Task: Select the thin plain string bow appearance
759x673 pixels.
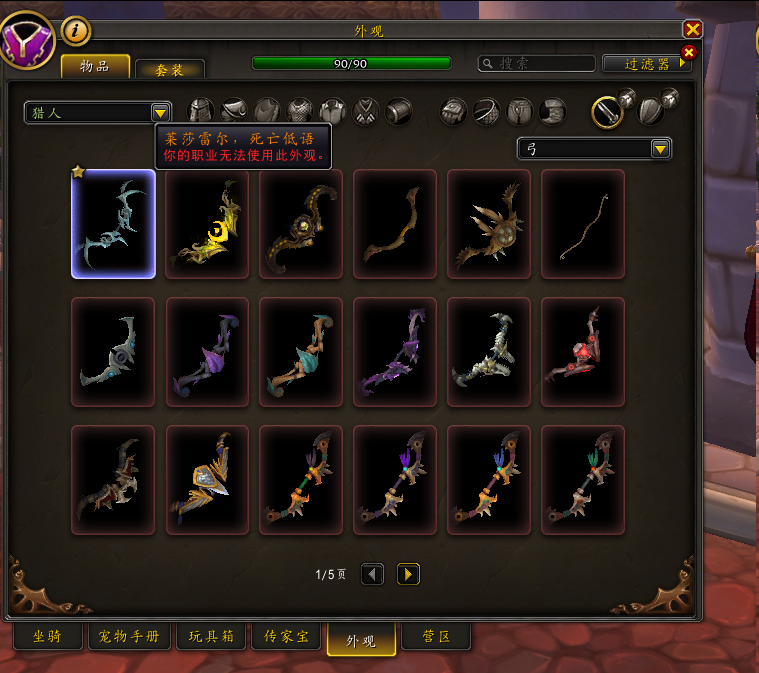Action: click(x=583, y=224)
